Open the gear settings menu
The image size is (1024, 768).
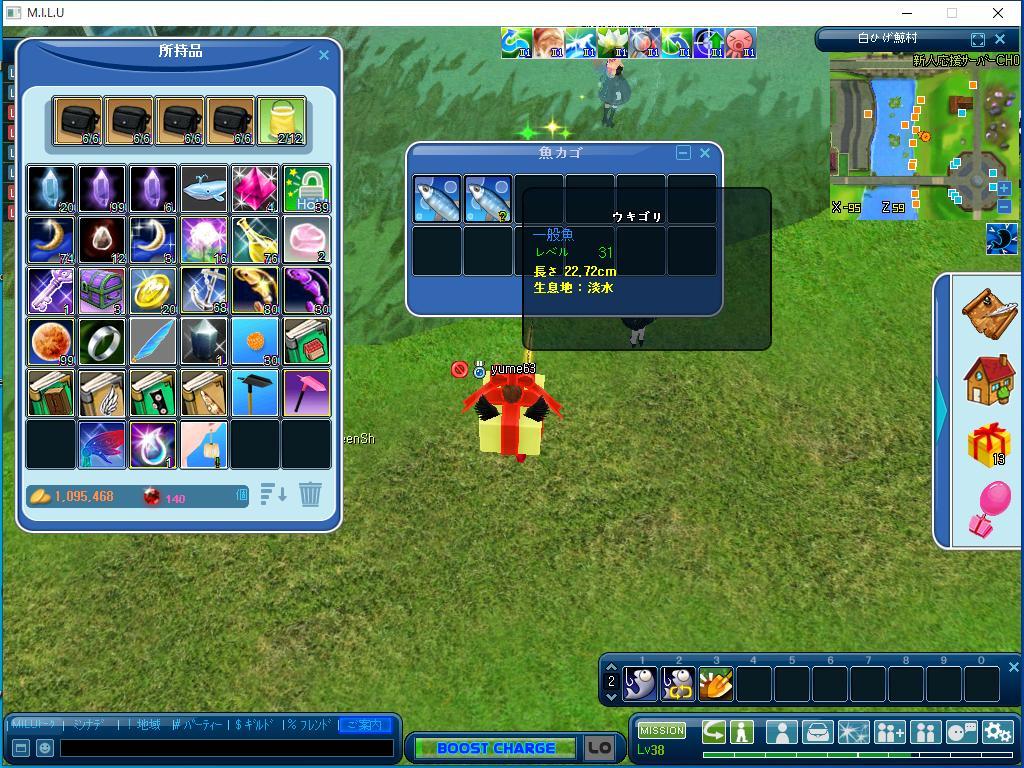pyautogui.click(x=997, y=732)
